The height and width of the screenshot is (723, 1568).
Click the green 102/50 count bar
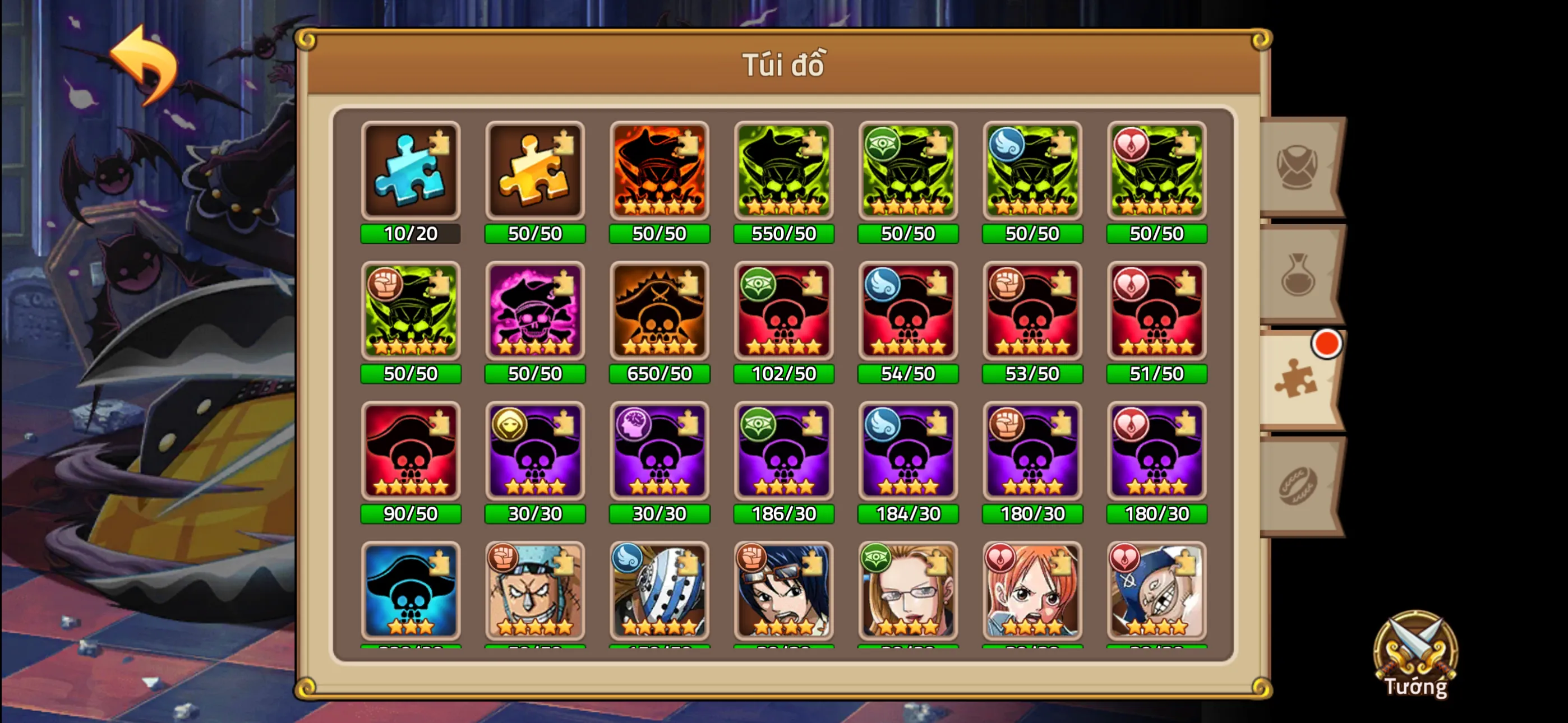[783, 373]
